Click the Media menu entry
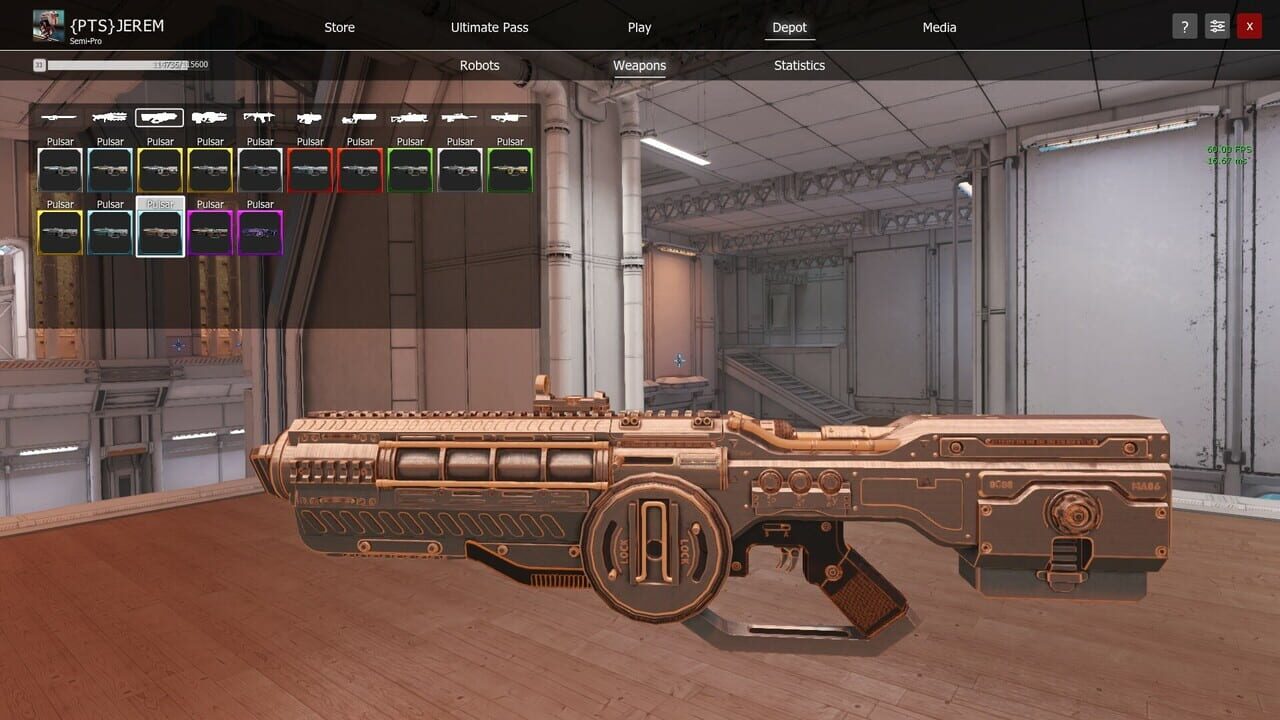This screenshot has height=720, width=1280. click(939, 27)
